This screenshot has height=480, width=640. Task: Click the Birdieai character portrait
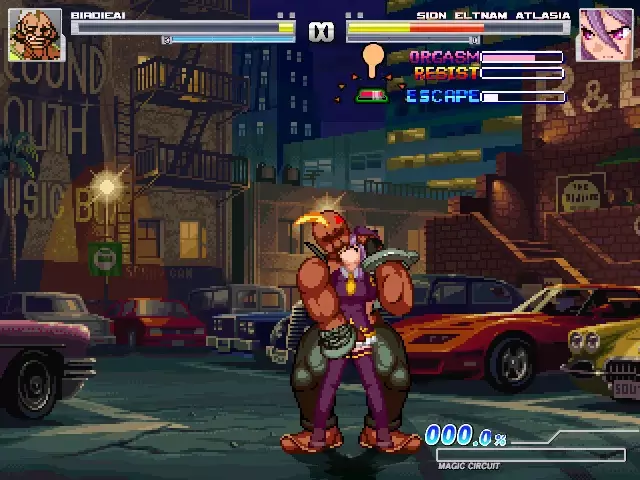(35, 35)
